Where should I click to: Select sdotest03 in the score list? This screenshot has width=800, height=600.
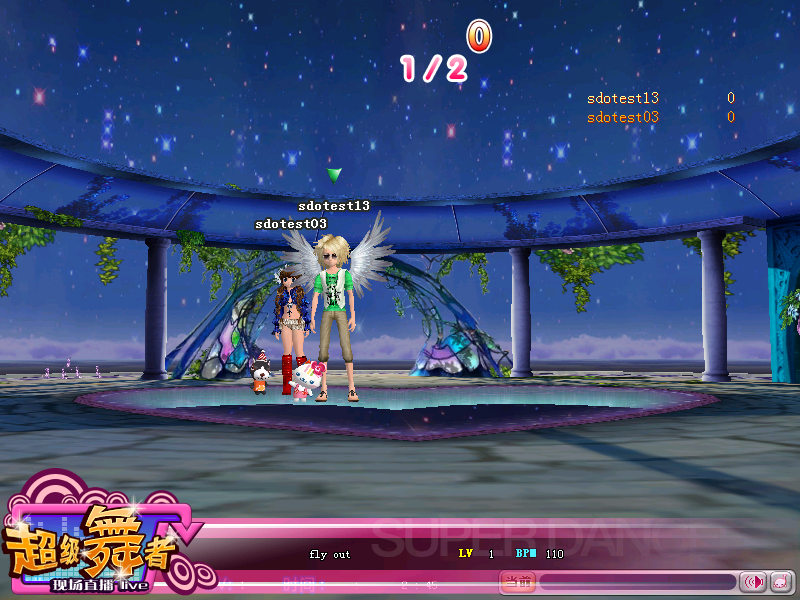622,117
